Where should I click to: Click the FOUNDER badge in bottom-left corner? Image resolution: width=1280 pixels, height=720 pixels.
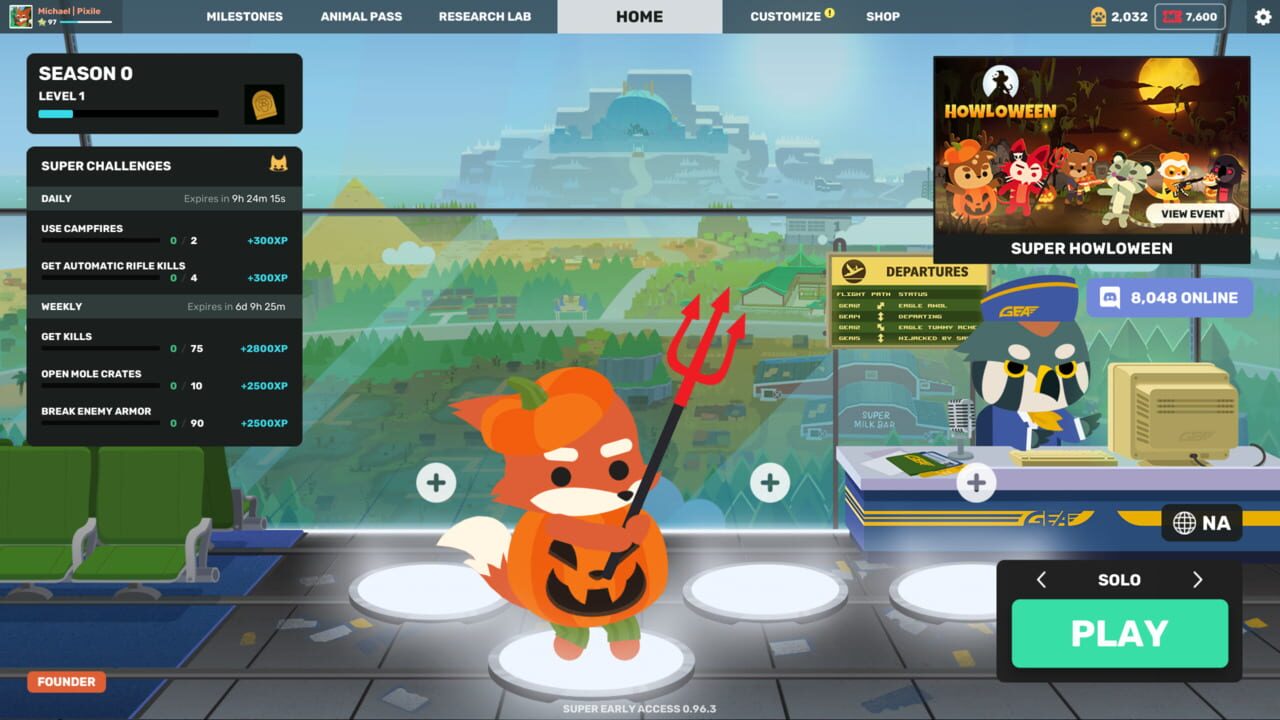(66, 681)
